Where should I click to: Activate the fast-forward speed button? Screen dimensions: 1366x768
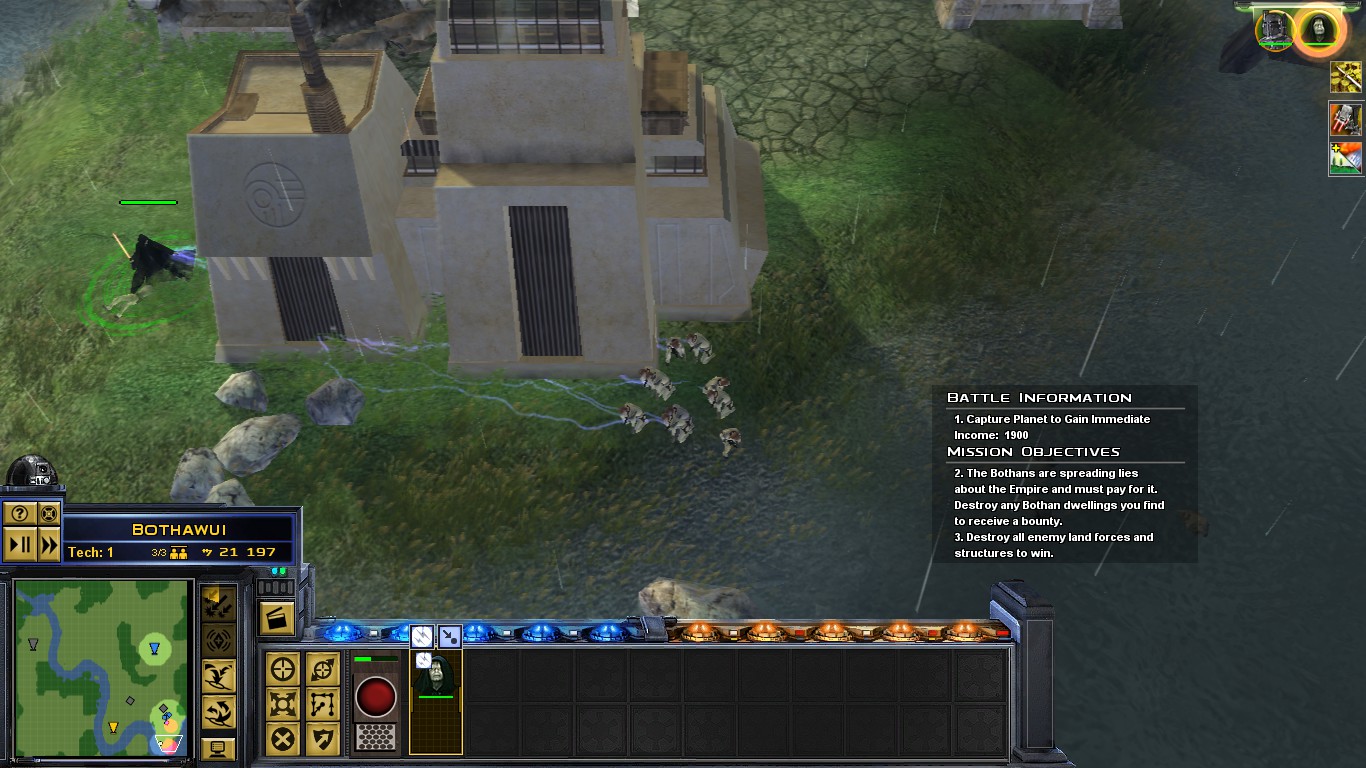[49, 546]
